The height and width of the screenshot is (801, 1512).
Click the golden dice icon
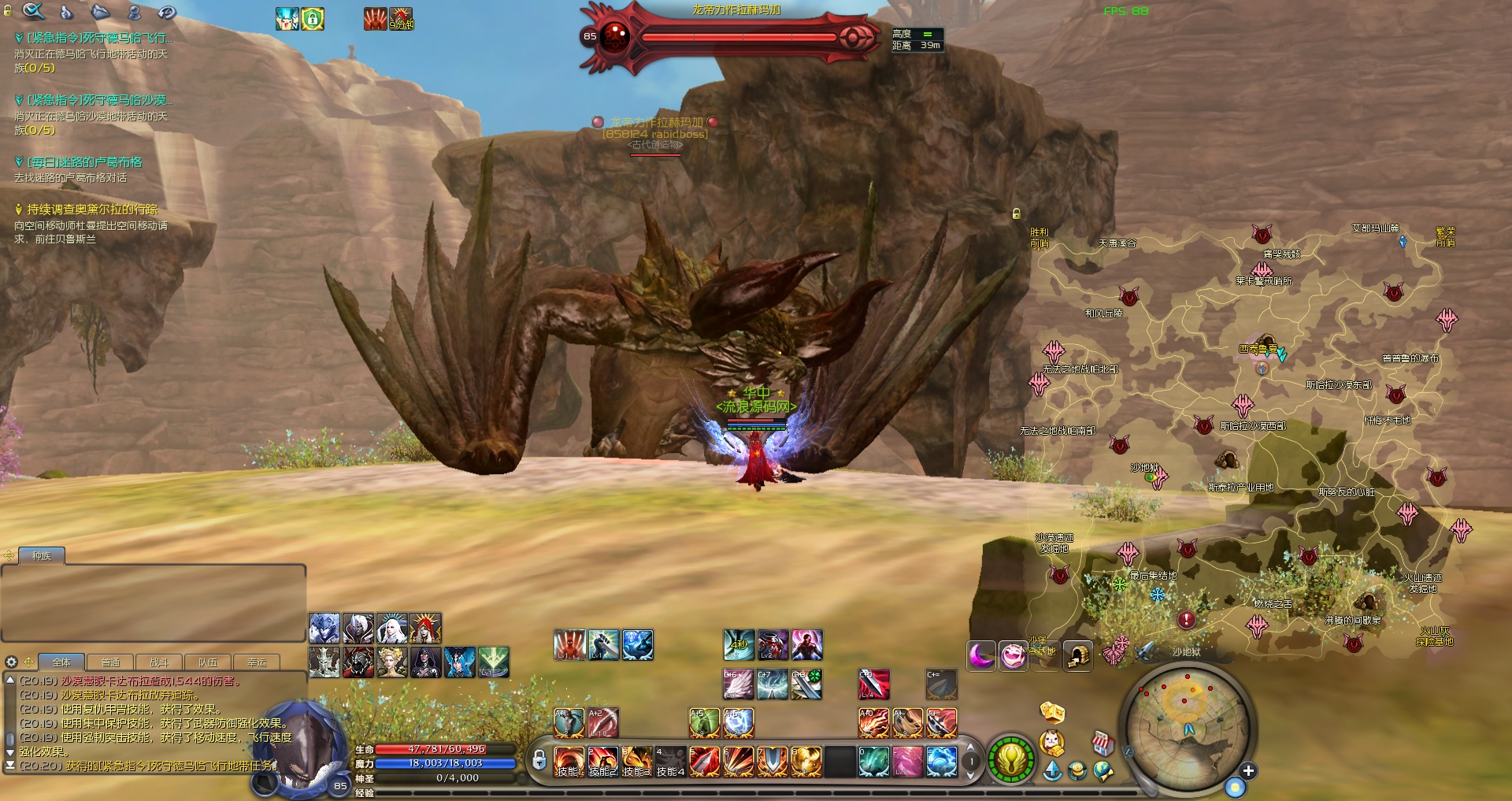tap(1052, 713)
